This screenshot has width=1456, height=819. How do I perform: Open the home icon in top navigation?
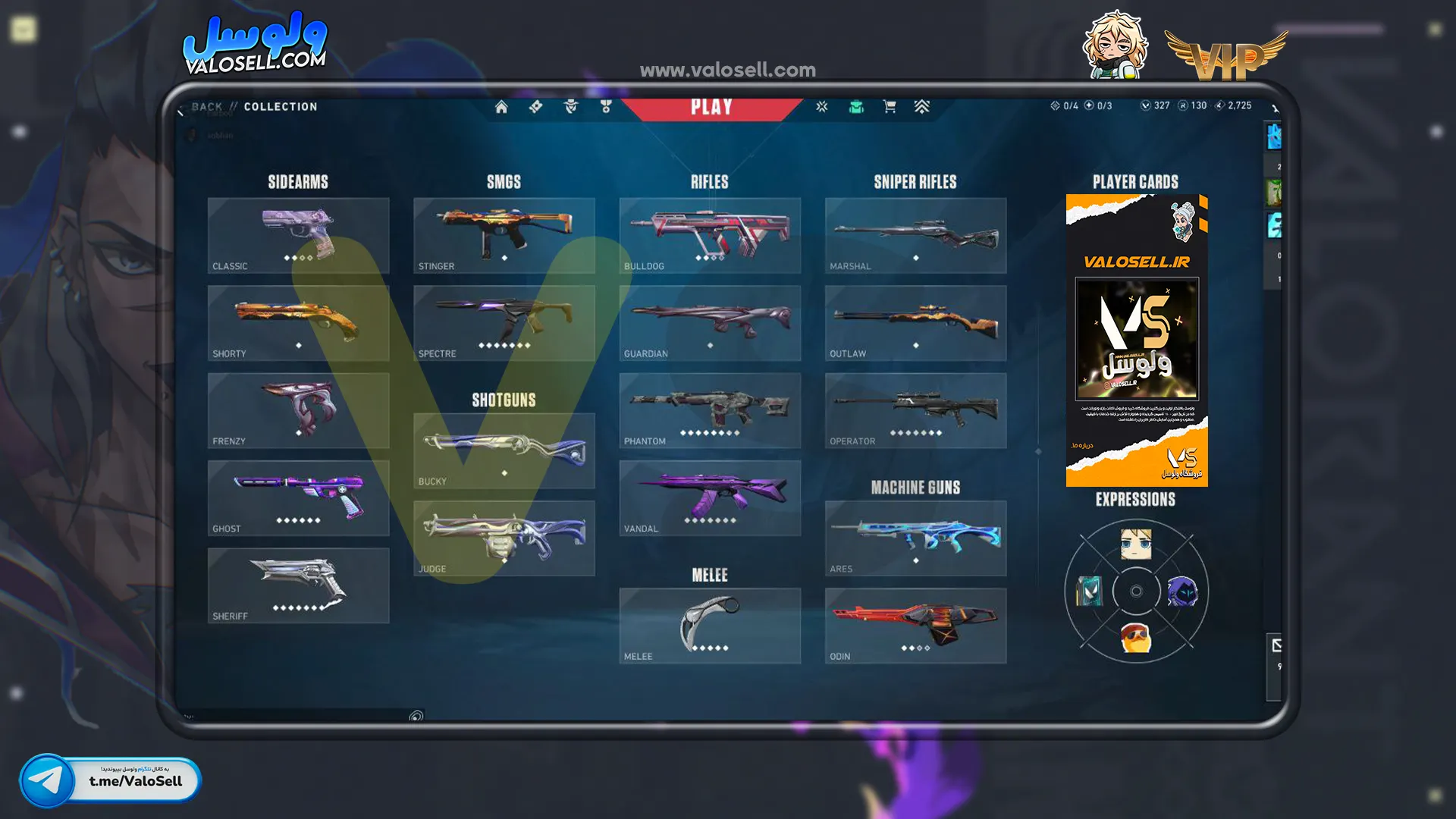[501, 107]
